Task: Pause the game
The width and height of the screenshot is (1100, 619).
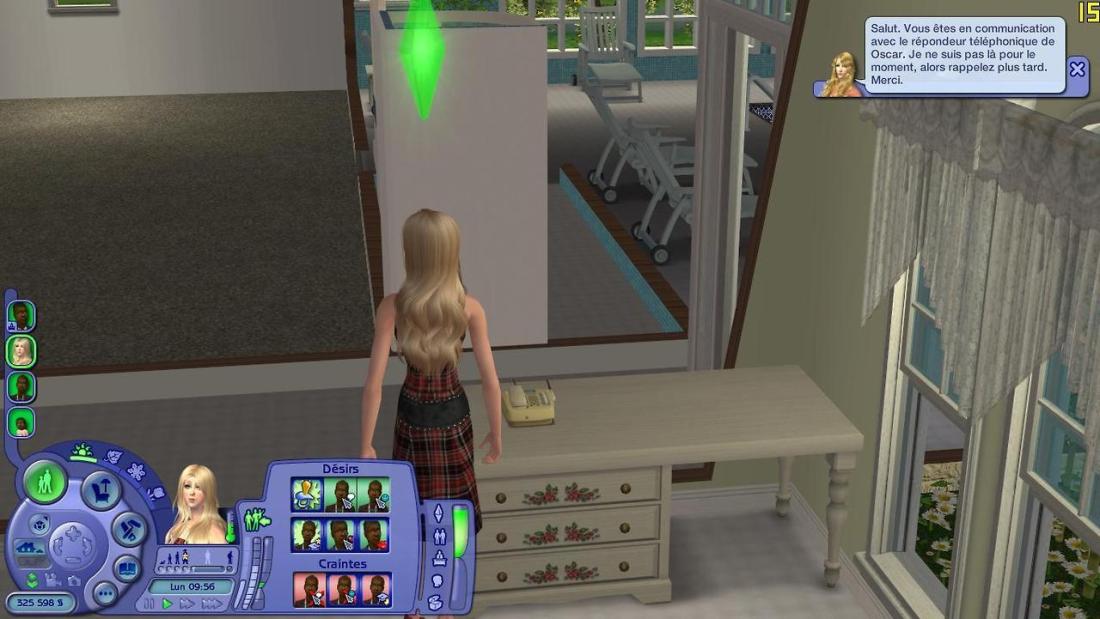Action: (150, 604)
